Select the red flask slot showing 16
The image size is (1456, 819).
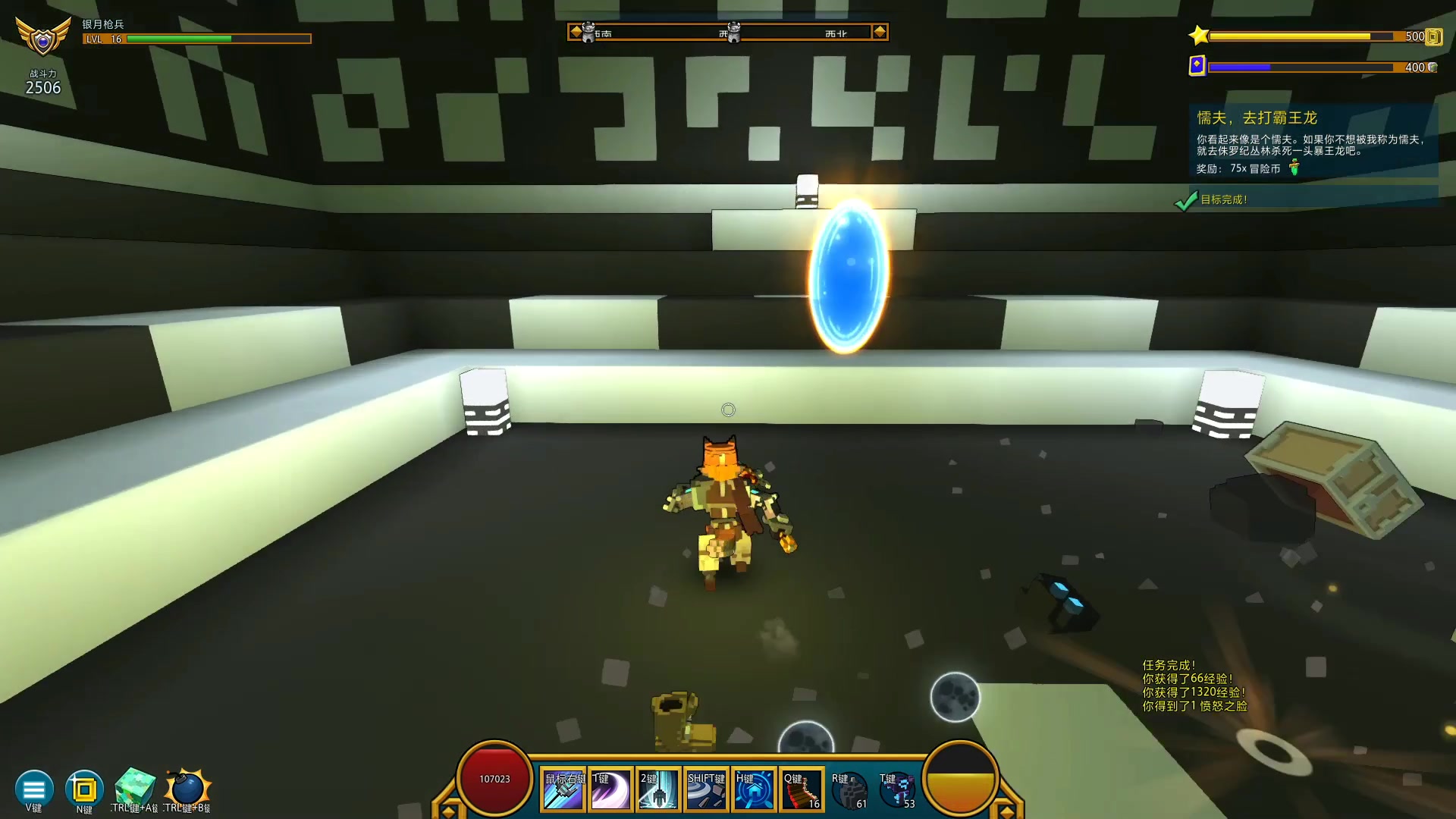click(x=802, y=789)
